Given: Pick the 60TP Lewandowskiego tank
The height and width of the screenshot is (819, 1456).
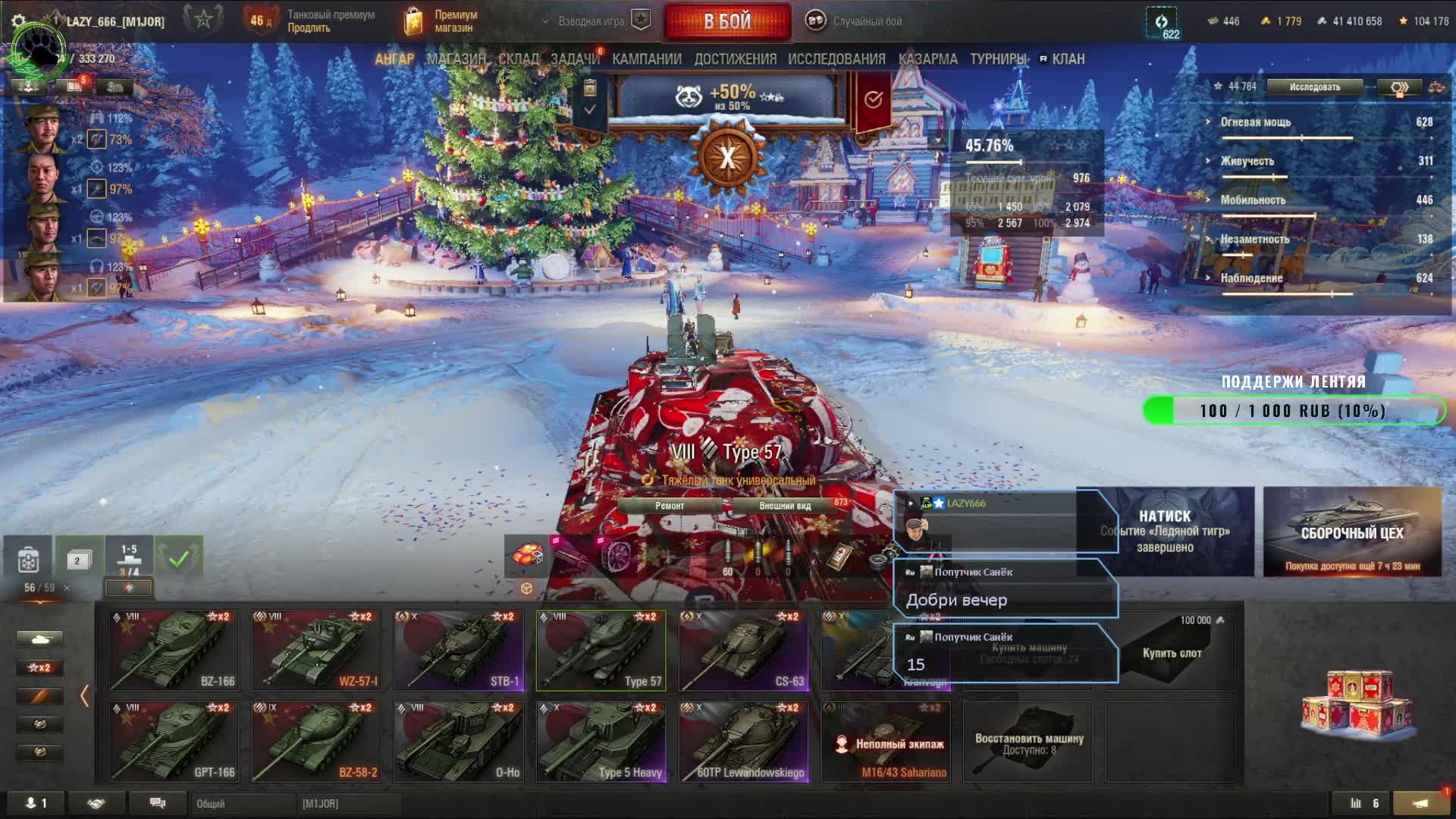Looking at the screenshot, I should 744,742.
